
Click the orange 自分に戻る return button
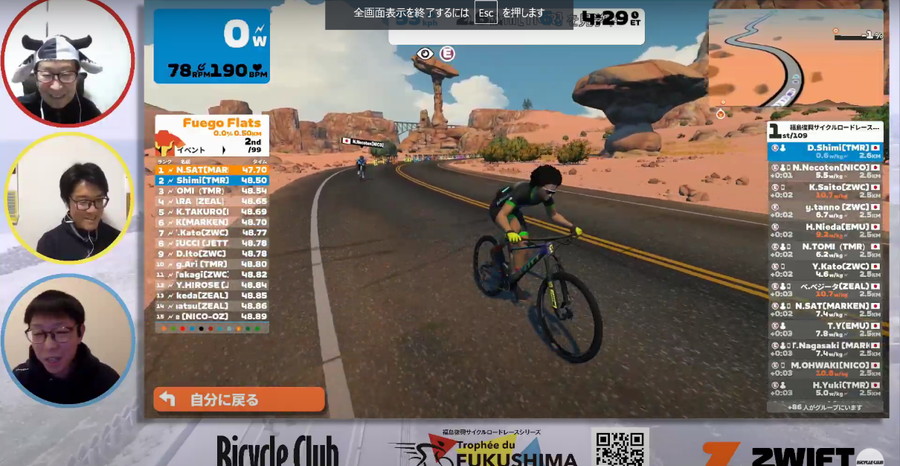tap(239, 399)
